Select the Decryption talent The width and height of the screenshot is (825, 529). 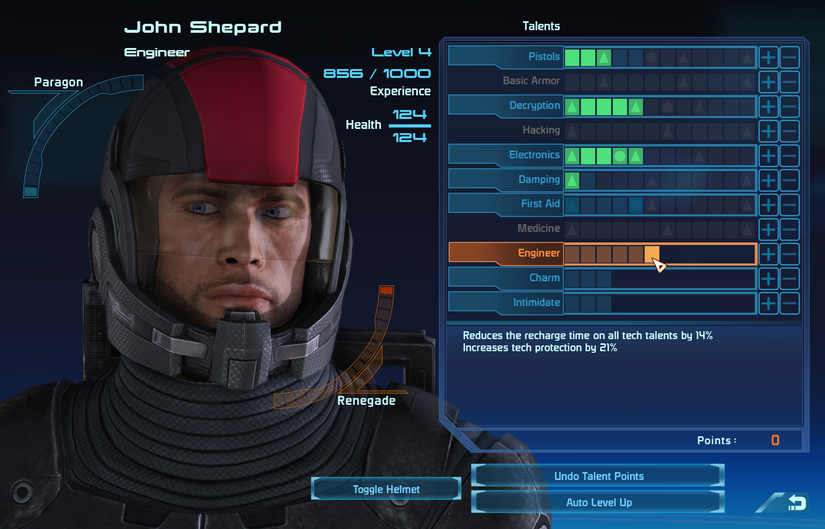[506, 106]
